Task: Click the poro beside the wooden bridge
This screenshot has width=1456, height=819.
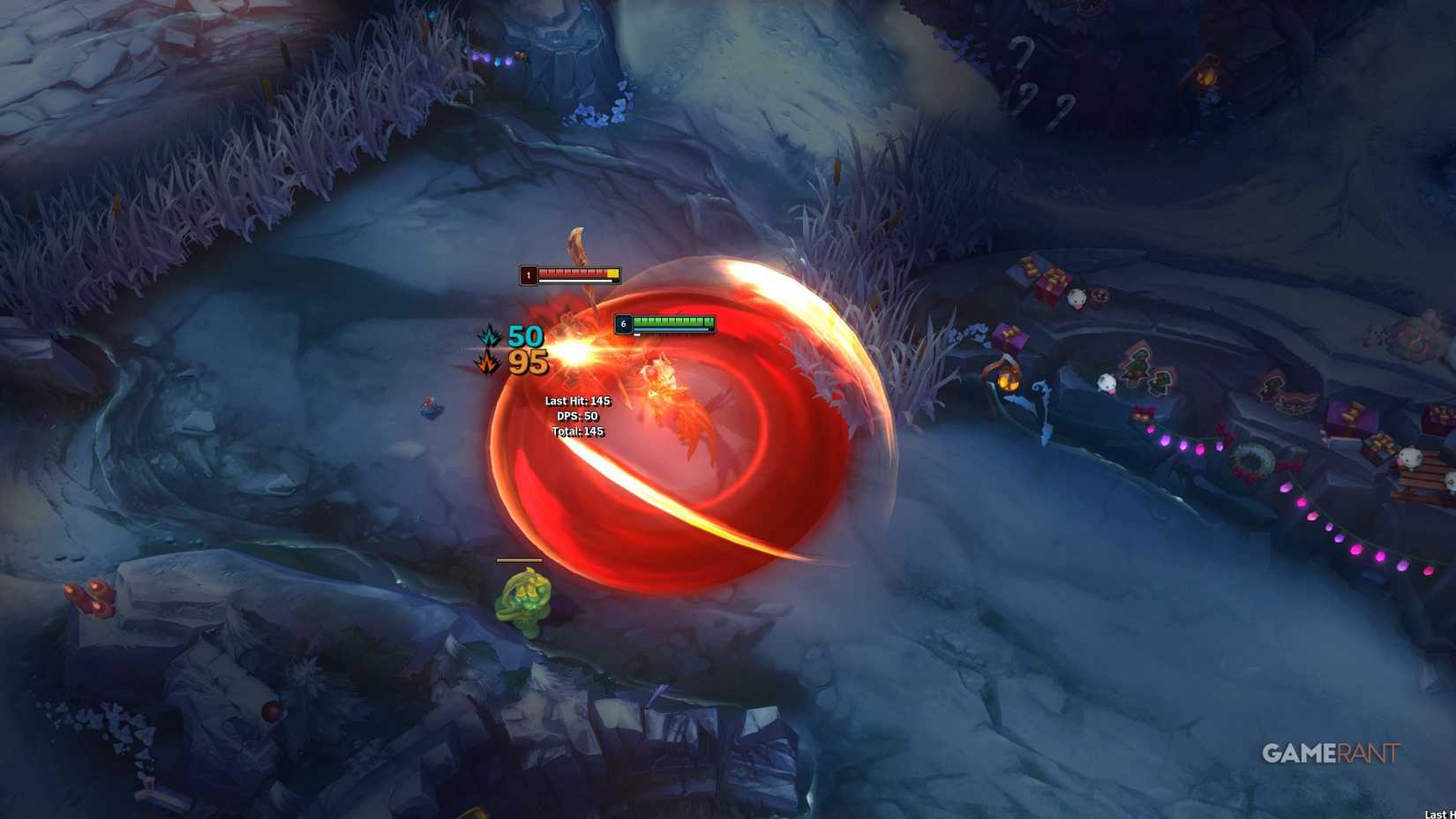Action: coord(1410,457)
